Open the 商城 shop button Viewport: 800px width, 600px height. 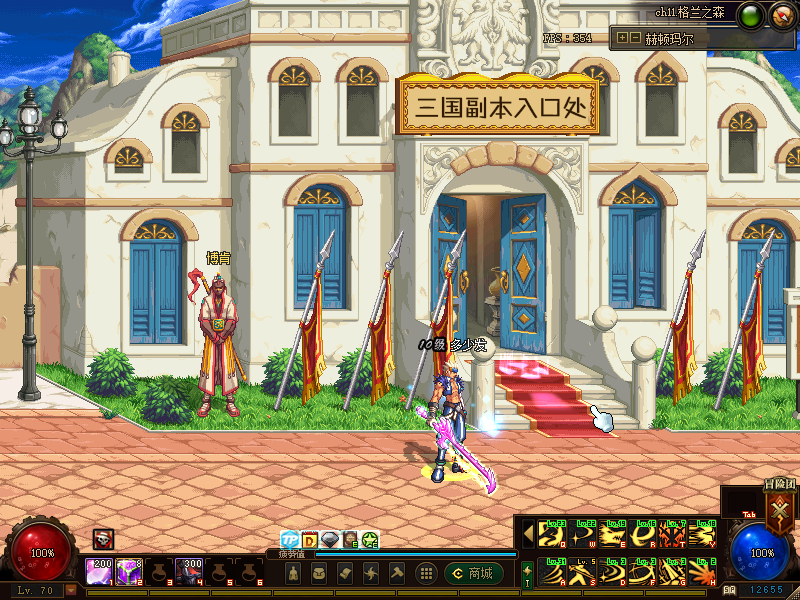tap(474, 573)
